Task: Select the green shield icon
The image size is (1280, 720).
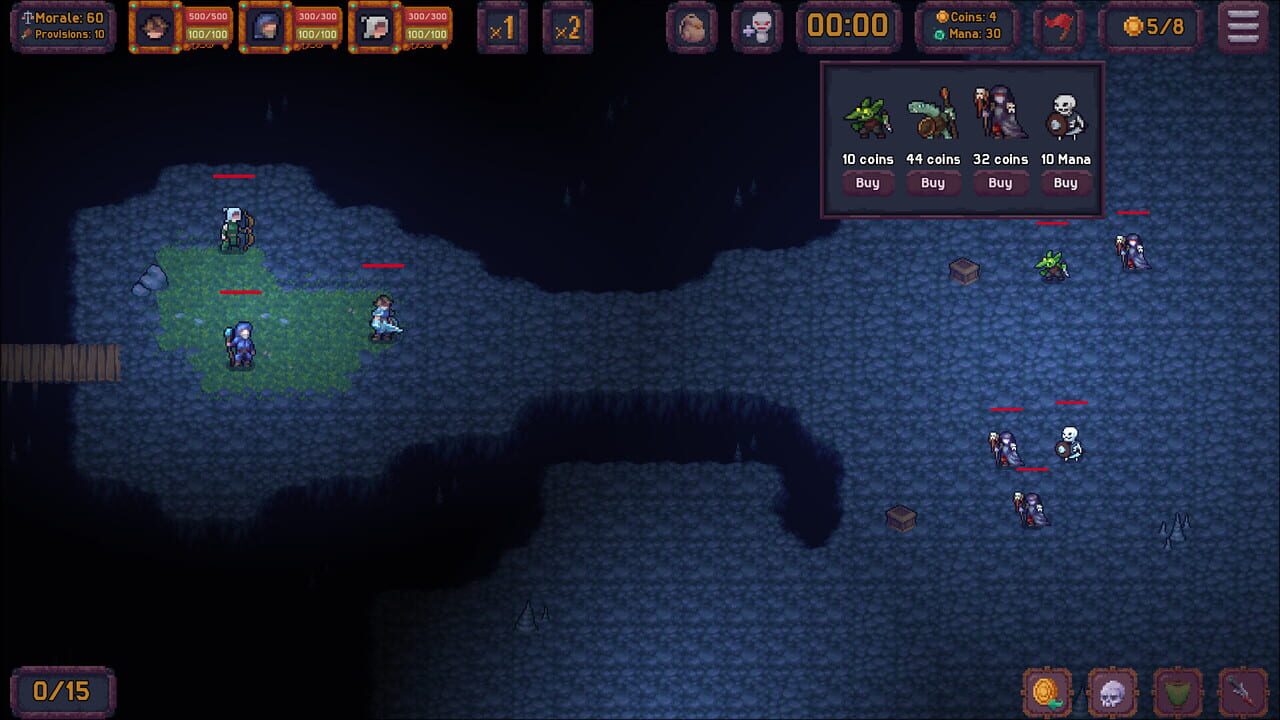Action: coord(1176,690)
